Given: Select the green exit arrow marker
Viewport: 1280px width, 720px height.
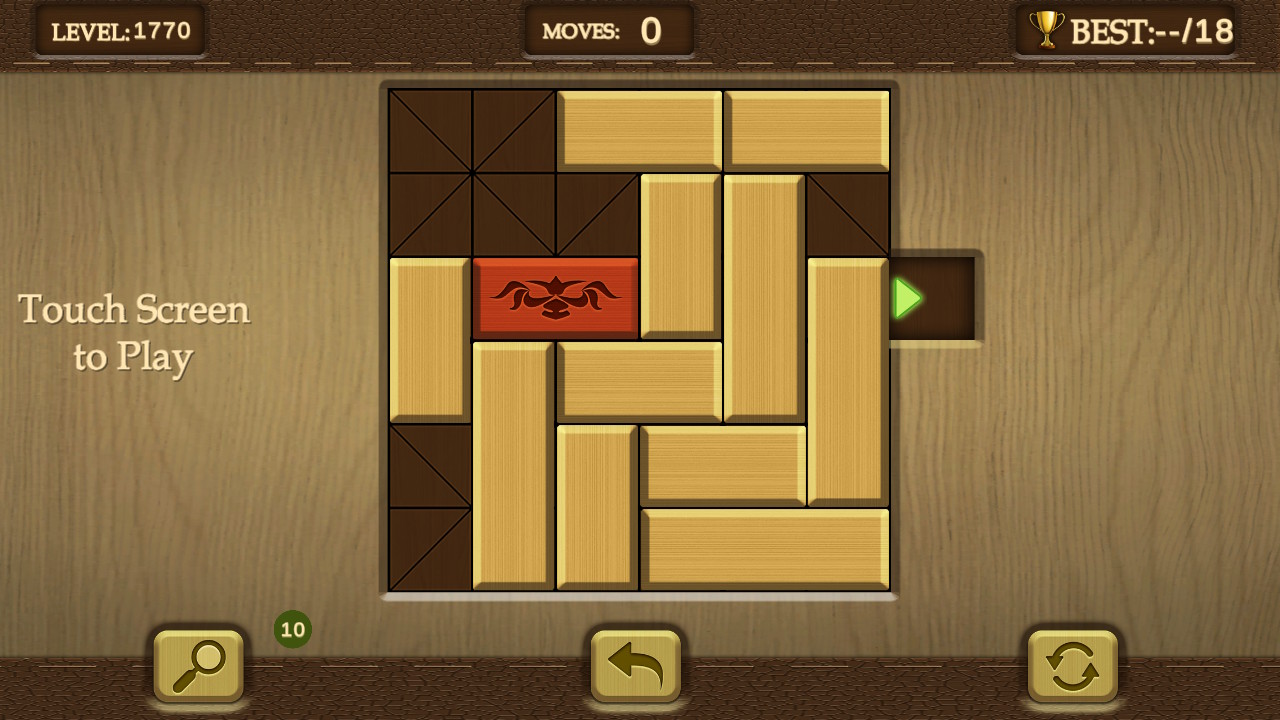Looking at the screenshot, I should point(906,297).
